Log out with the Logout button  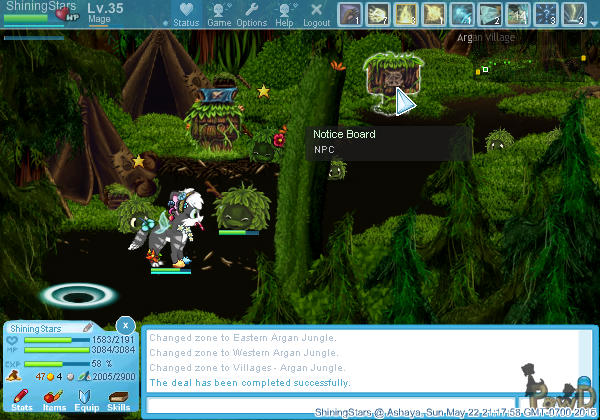click(316, 14)
